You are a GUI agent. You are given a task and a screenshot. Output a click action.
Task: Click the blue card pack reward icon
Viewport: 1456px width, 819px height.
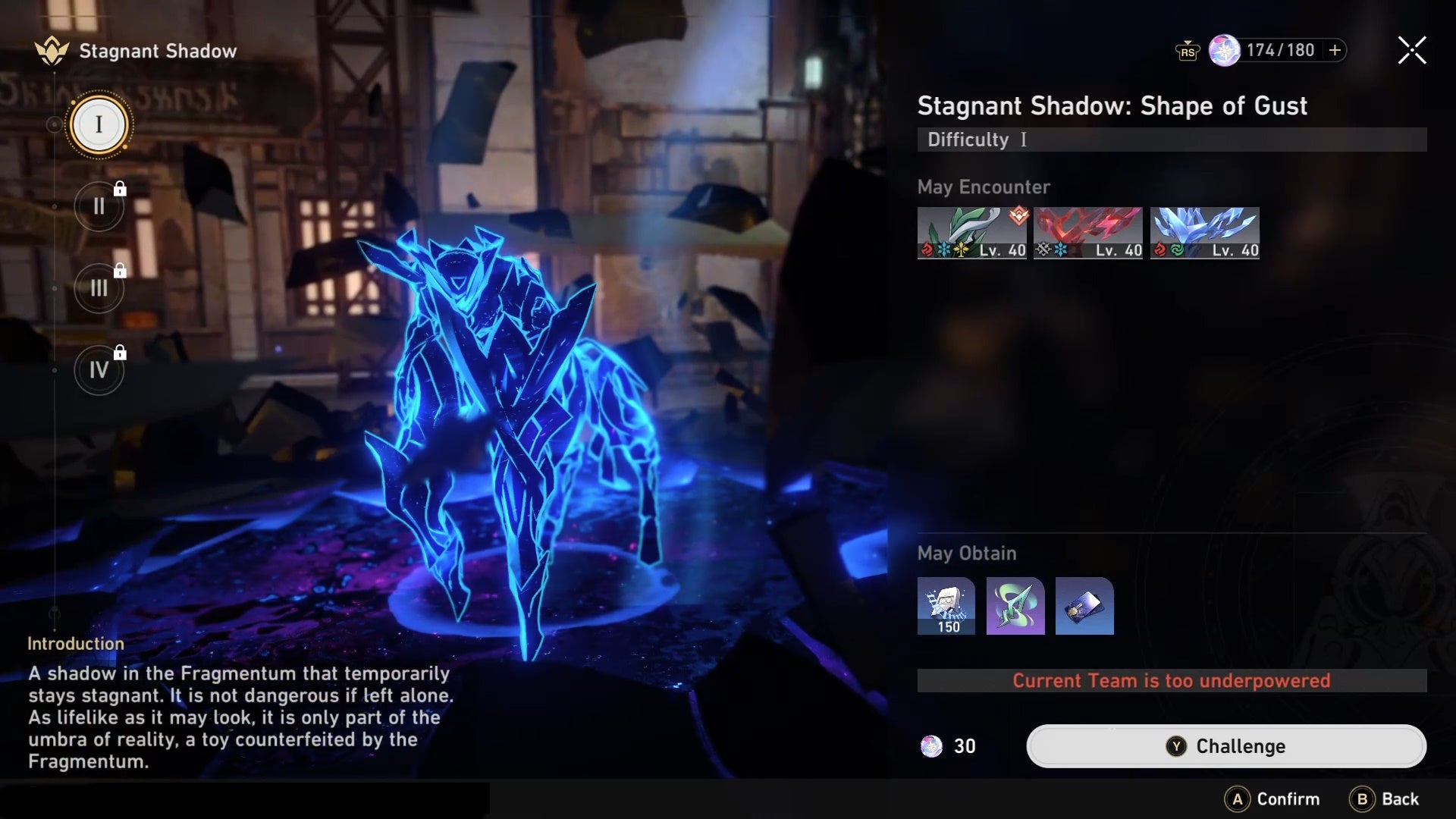(1084, 605)
